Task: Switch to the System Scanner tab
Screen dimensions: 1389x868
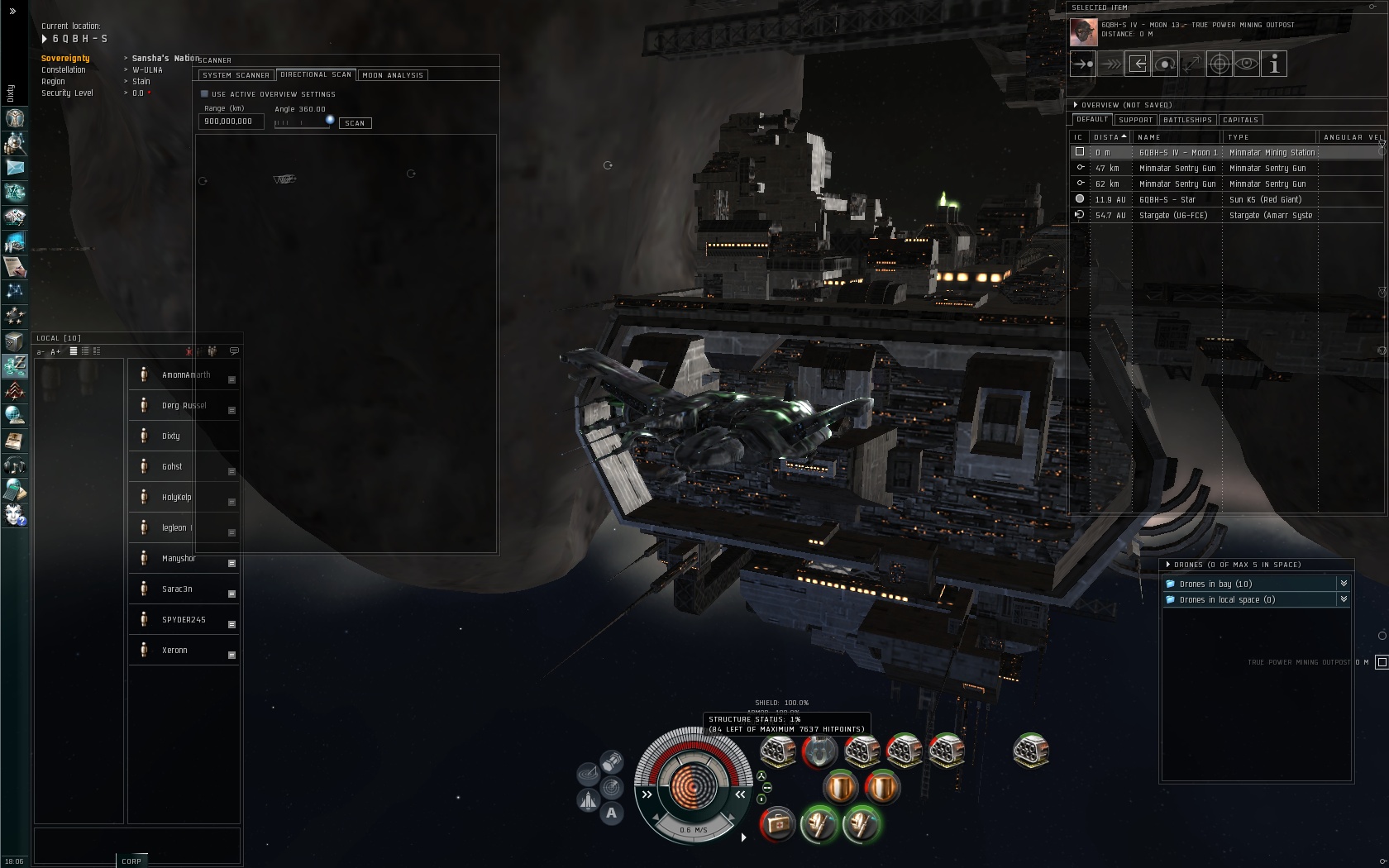Action: pyautogui.click(x=236, y=75)
